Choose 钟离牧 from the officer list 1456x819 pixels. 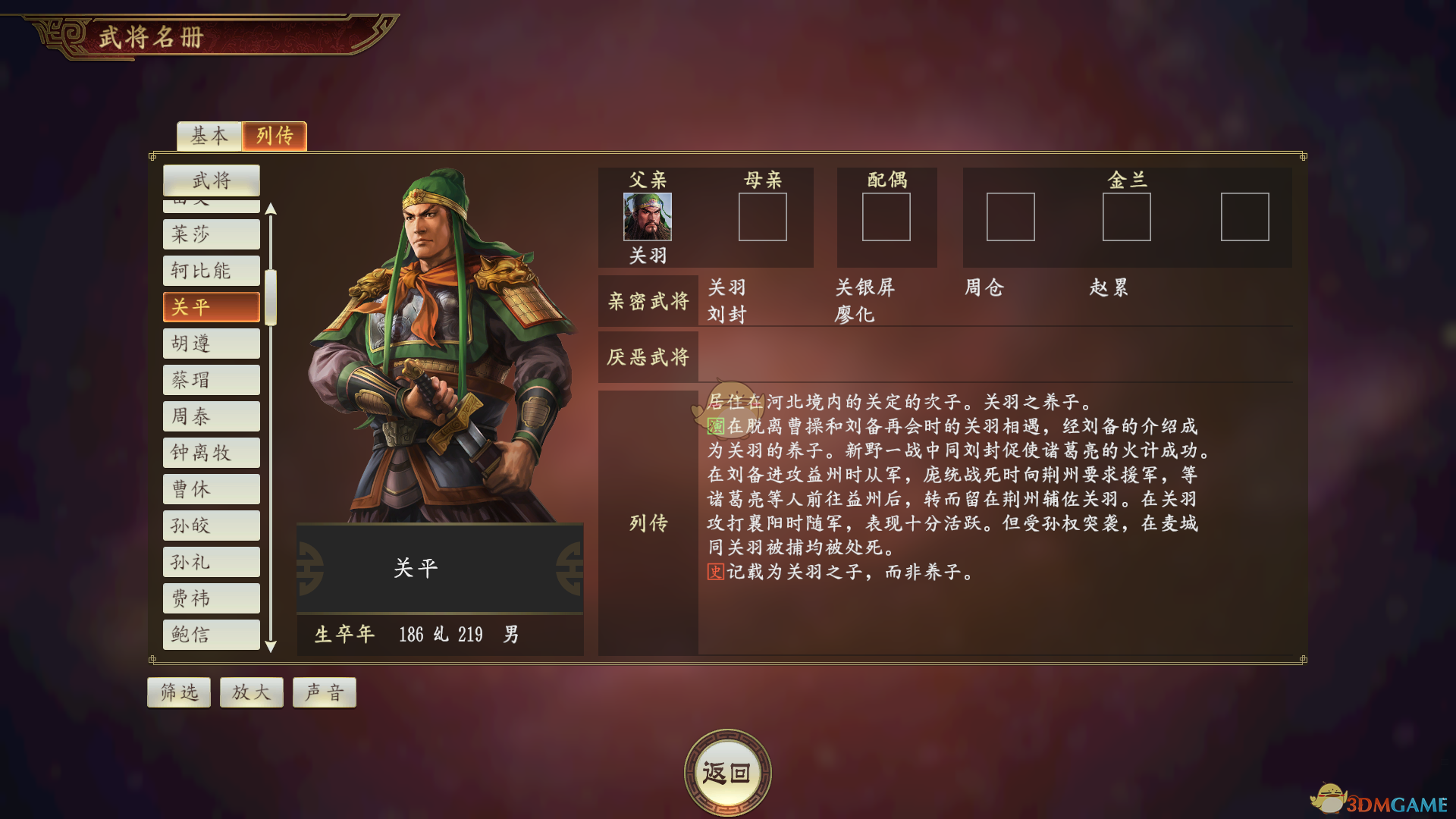click(x=212, y=453)
